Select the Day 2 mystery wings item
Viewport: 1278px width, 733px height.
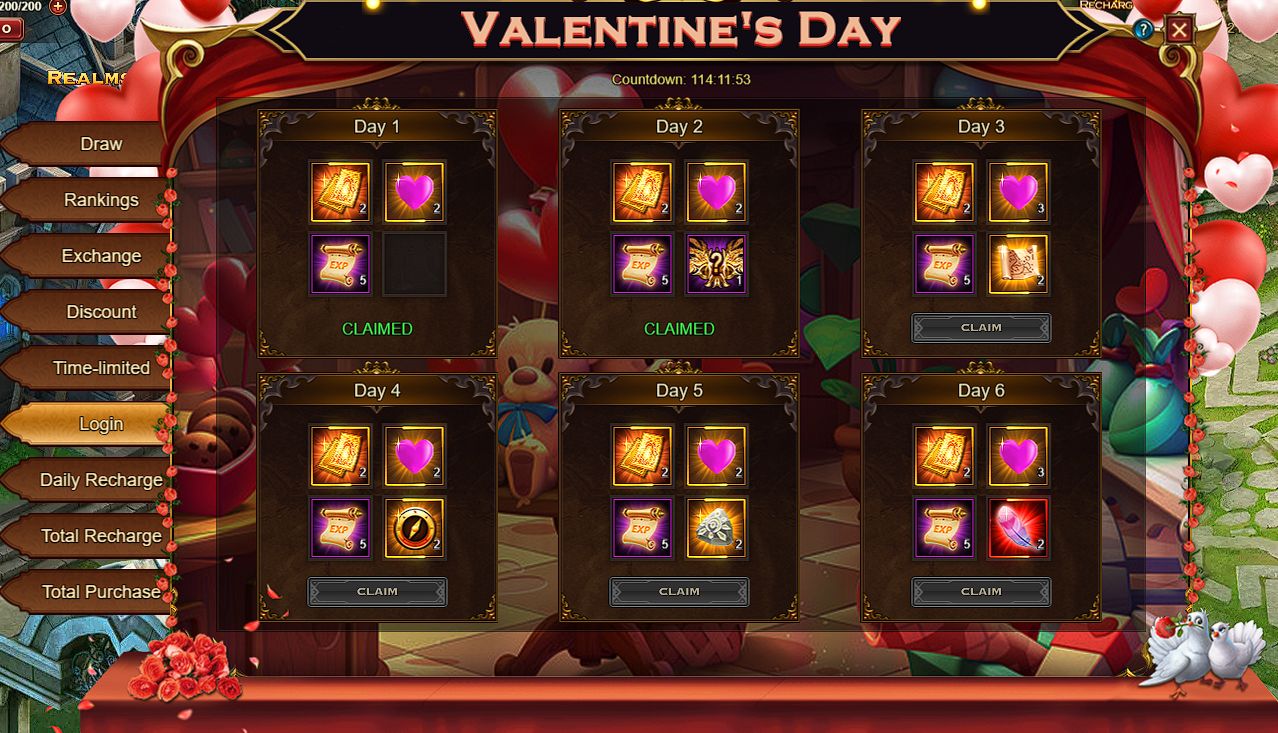(x=717, y=265)
